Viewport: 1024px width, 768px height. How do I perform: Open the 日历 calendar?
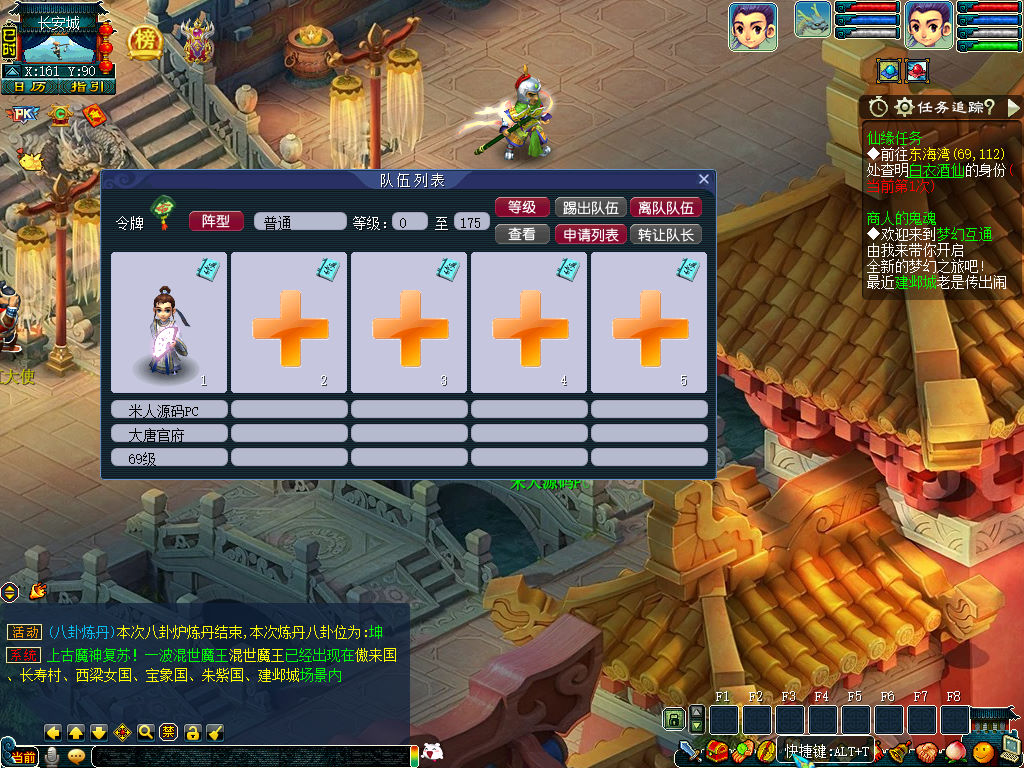(x=30, y=86)
